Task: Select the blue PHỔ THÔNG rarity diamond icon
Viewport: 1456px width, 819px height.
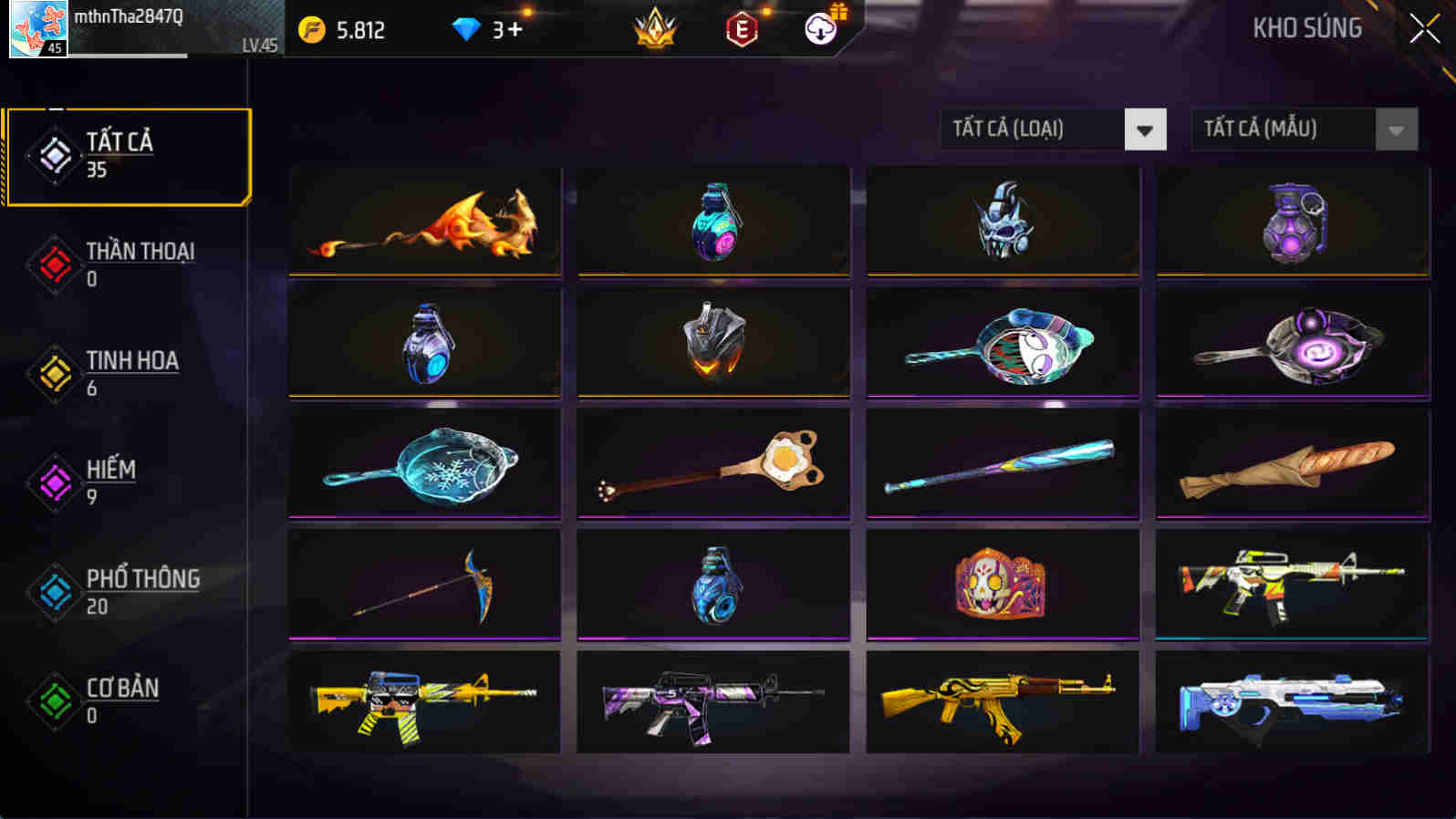Action: [52, 593]
